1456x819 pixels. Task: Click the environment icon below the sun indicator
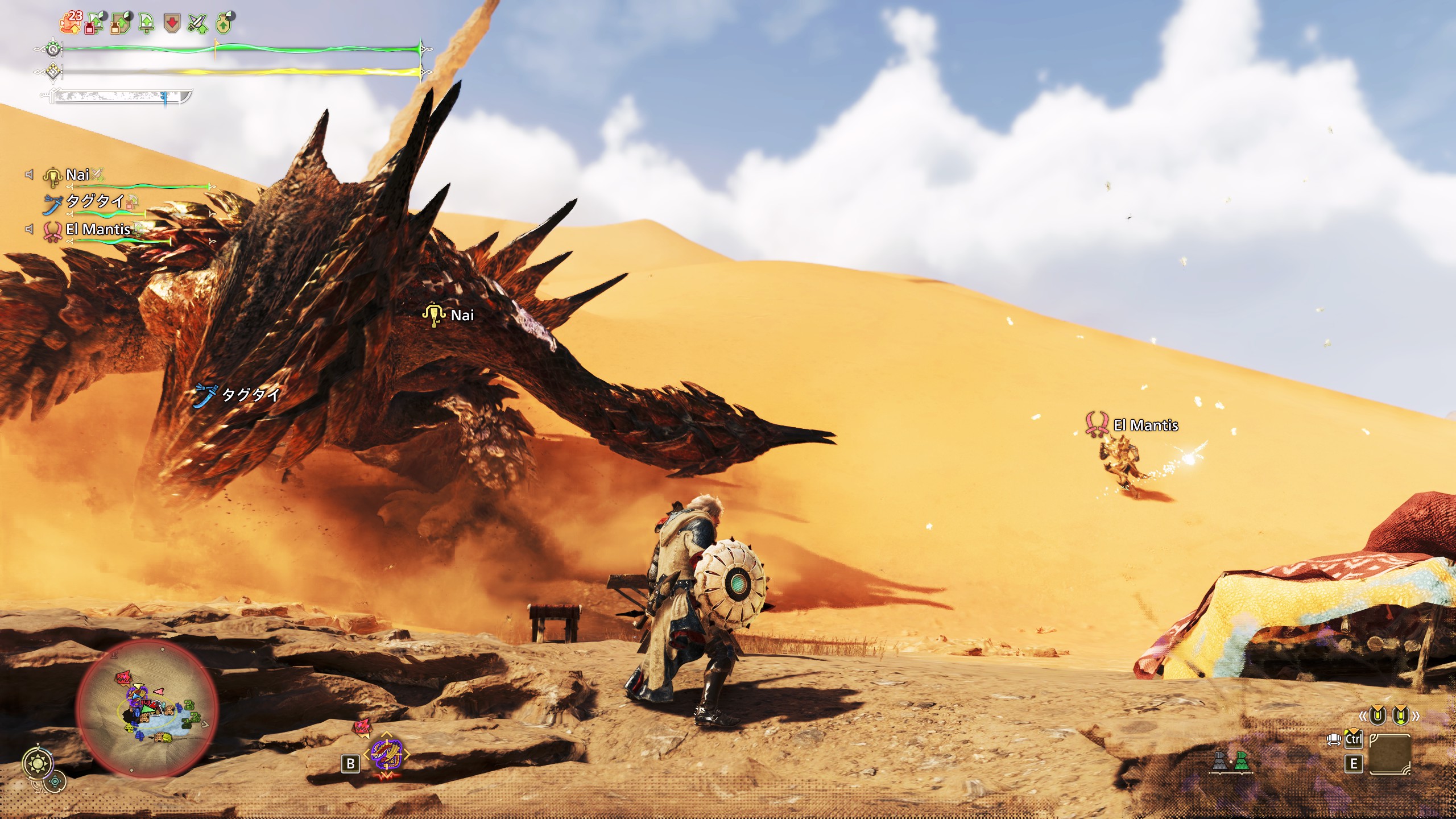pyautogui.click(x=55, y=781)
